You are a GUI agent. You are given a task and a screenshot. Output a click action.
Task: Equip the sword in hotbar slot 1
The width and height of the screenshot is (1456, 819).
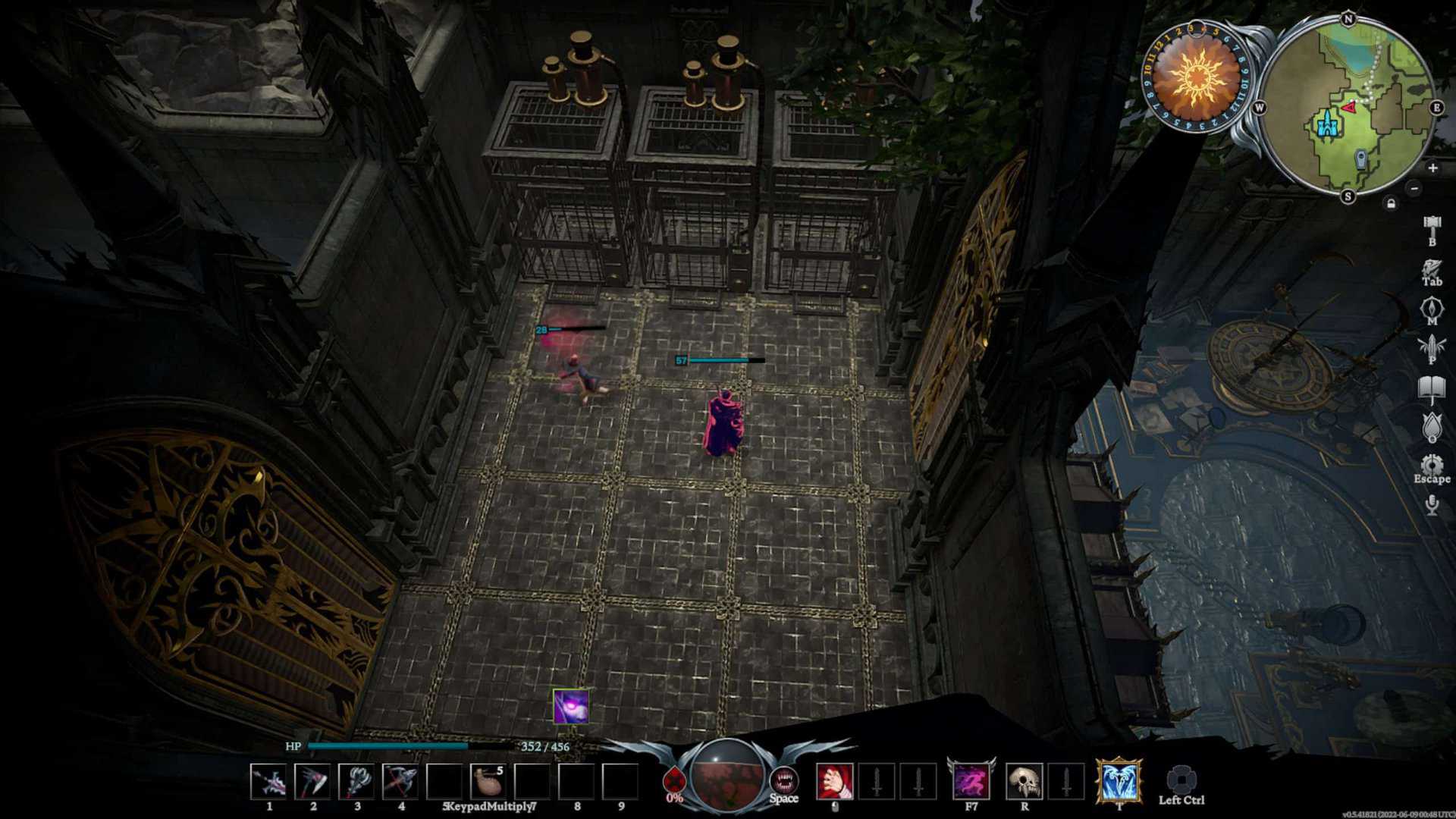coord(268,781)
